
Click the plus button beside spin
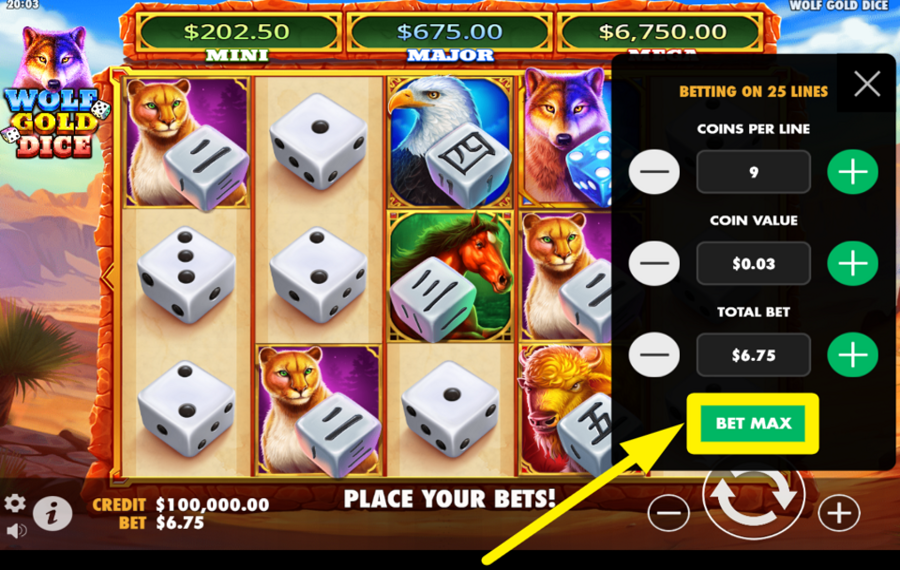[838, 513]
